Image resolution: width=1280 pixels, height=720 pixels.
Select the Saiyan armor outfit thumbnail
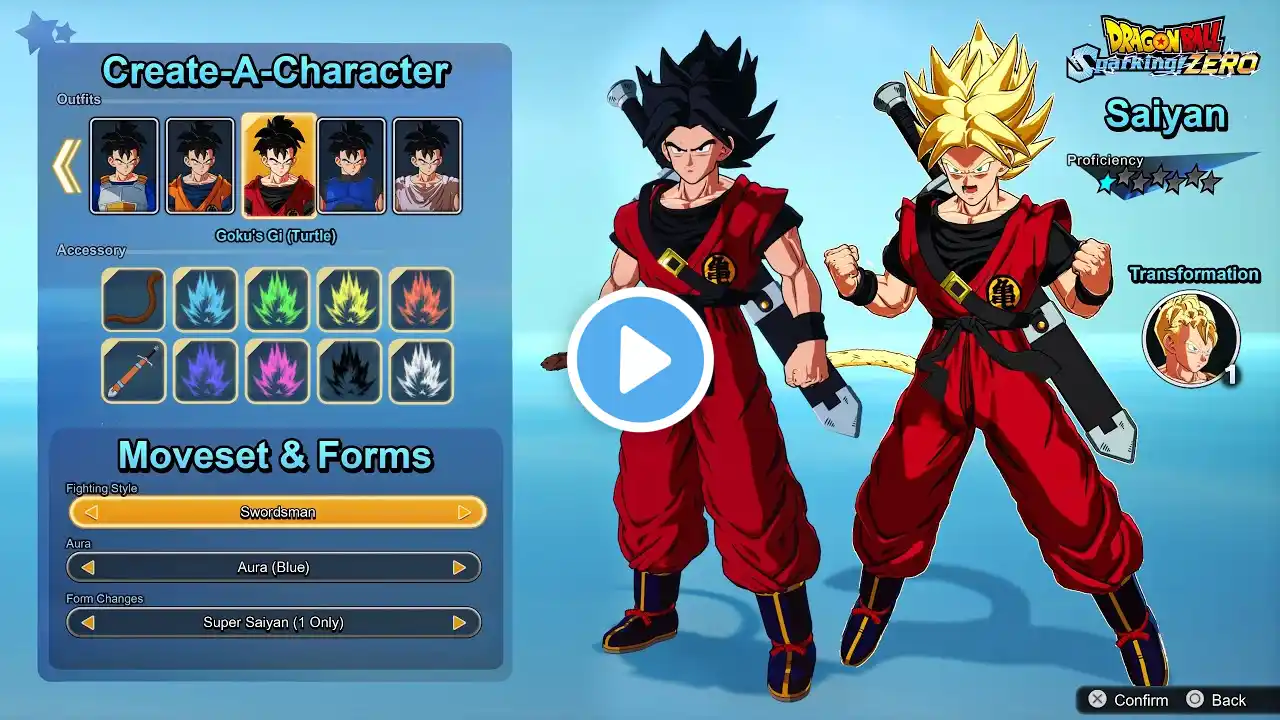[124, 166]
